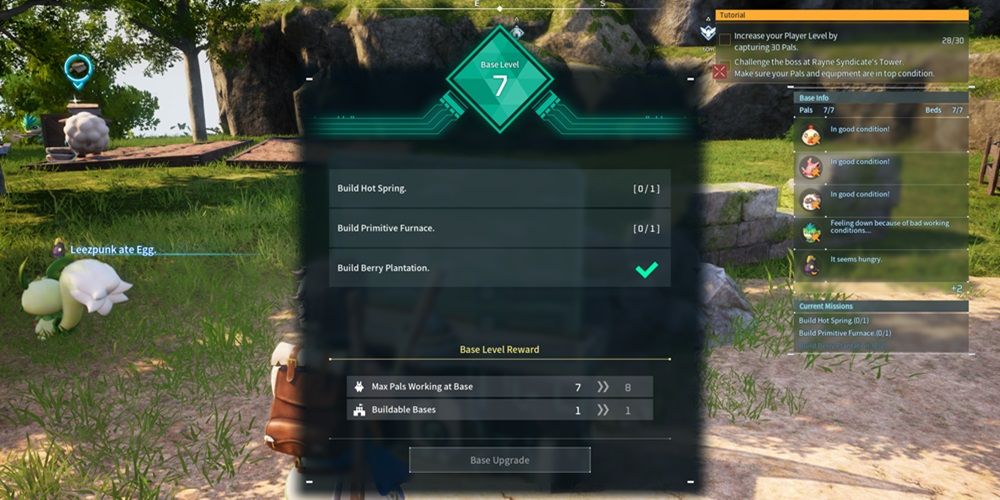Image resolution: width=1000 pixels, height=500 pixels.
Task: Select the Build Berry Plantation requirement row
Action: click(499, 268)
